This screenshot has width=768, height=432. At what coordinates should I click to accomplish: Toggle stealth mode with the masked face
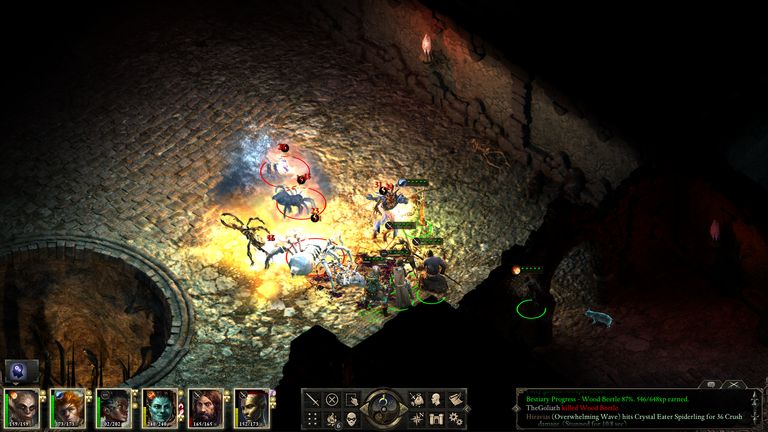(x=351, y=418)
